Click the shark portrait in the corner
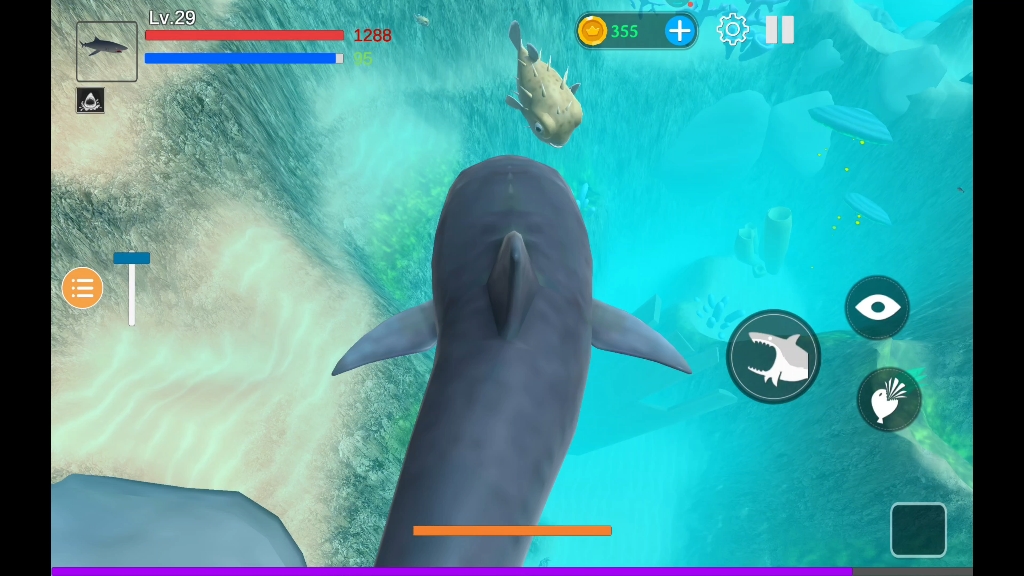The width and height of the screenshot is (1024, 576). (x=106, y=51)
